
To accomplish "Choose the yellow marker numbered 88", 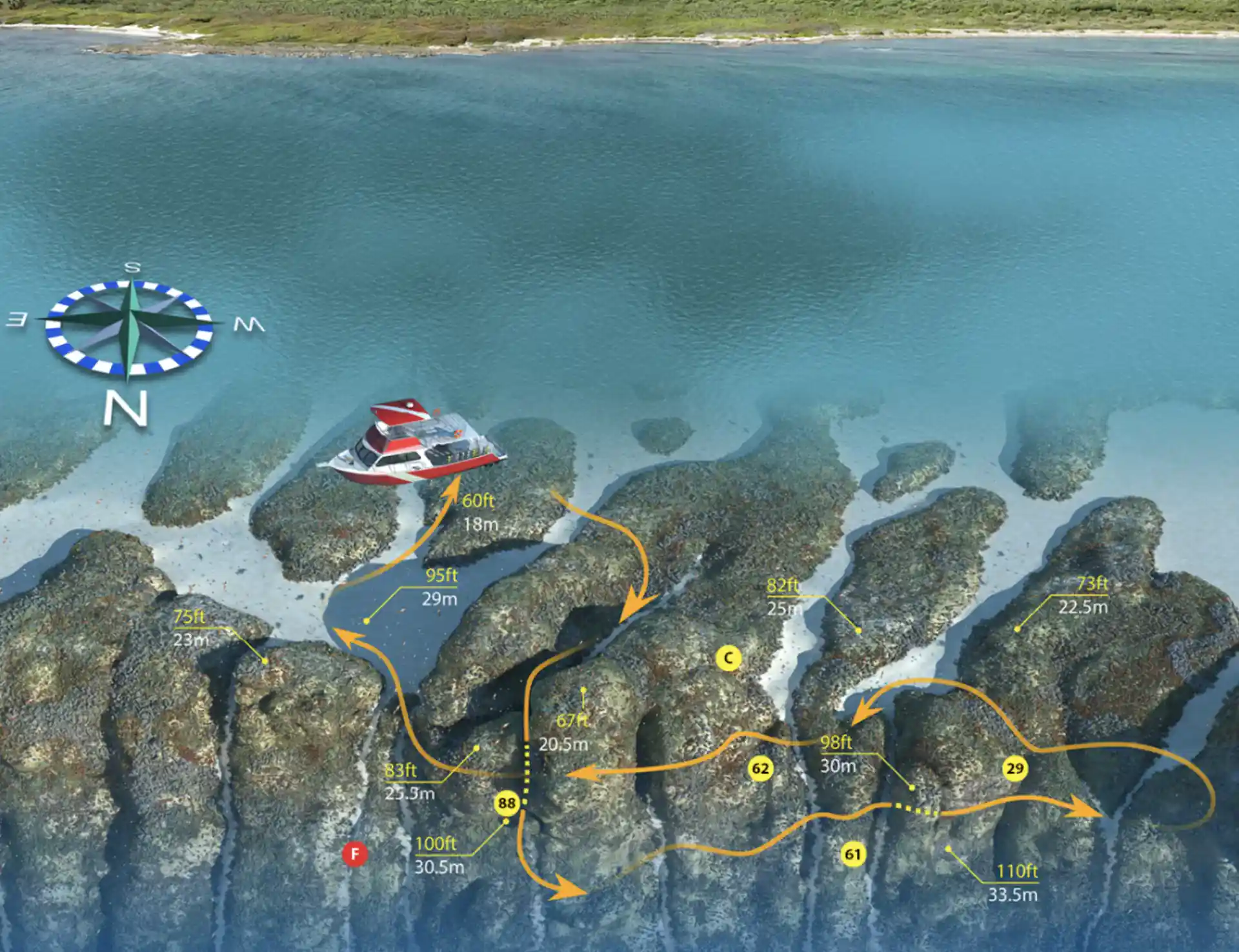I will pos(507,803).
